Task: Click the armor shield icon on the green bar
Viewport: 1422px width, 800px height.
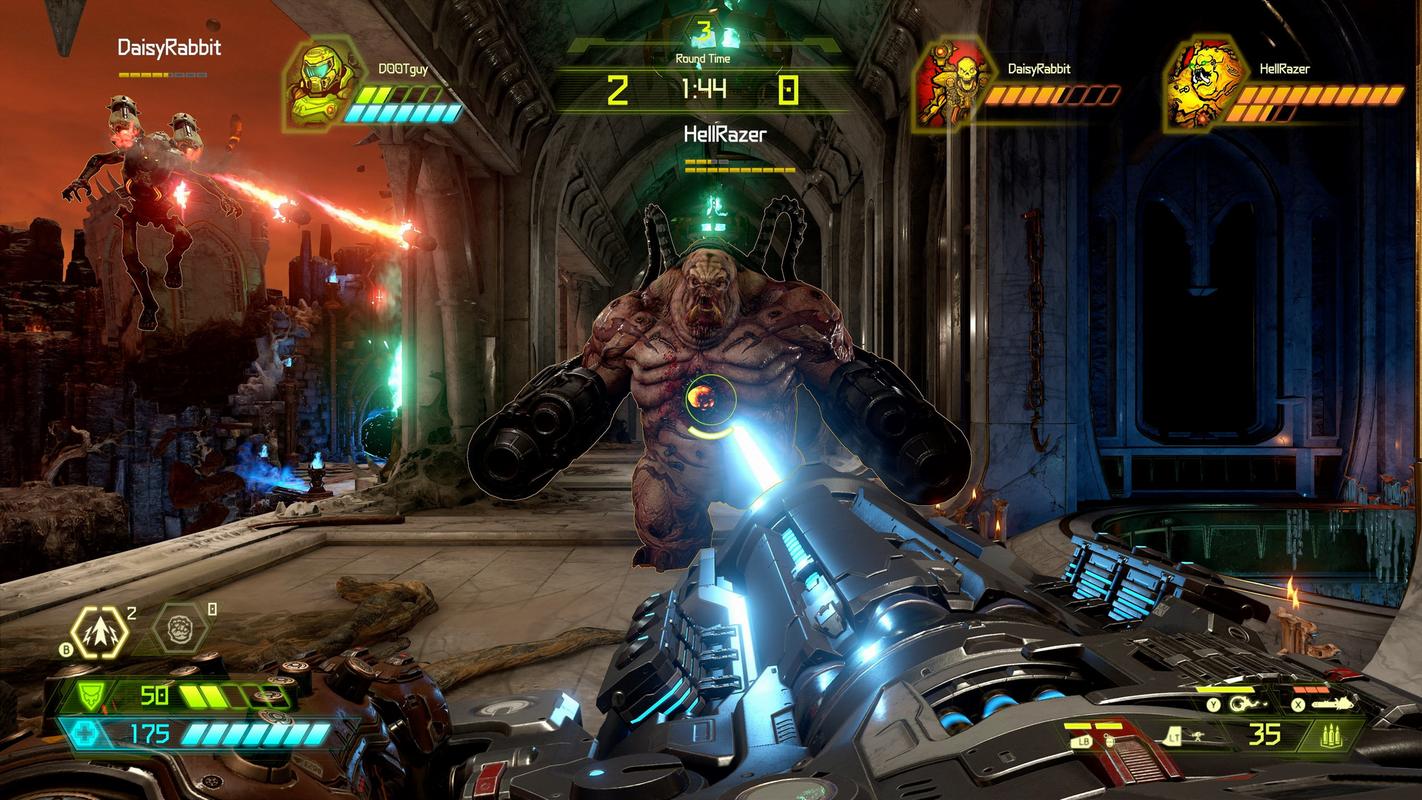Action: [91, 694]
